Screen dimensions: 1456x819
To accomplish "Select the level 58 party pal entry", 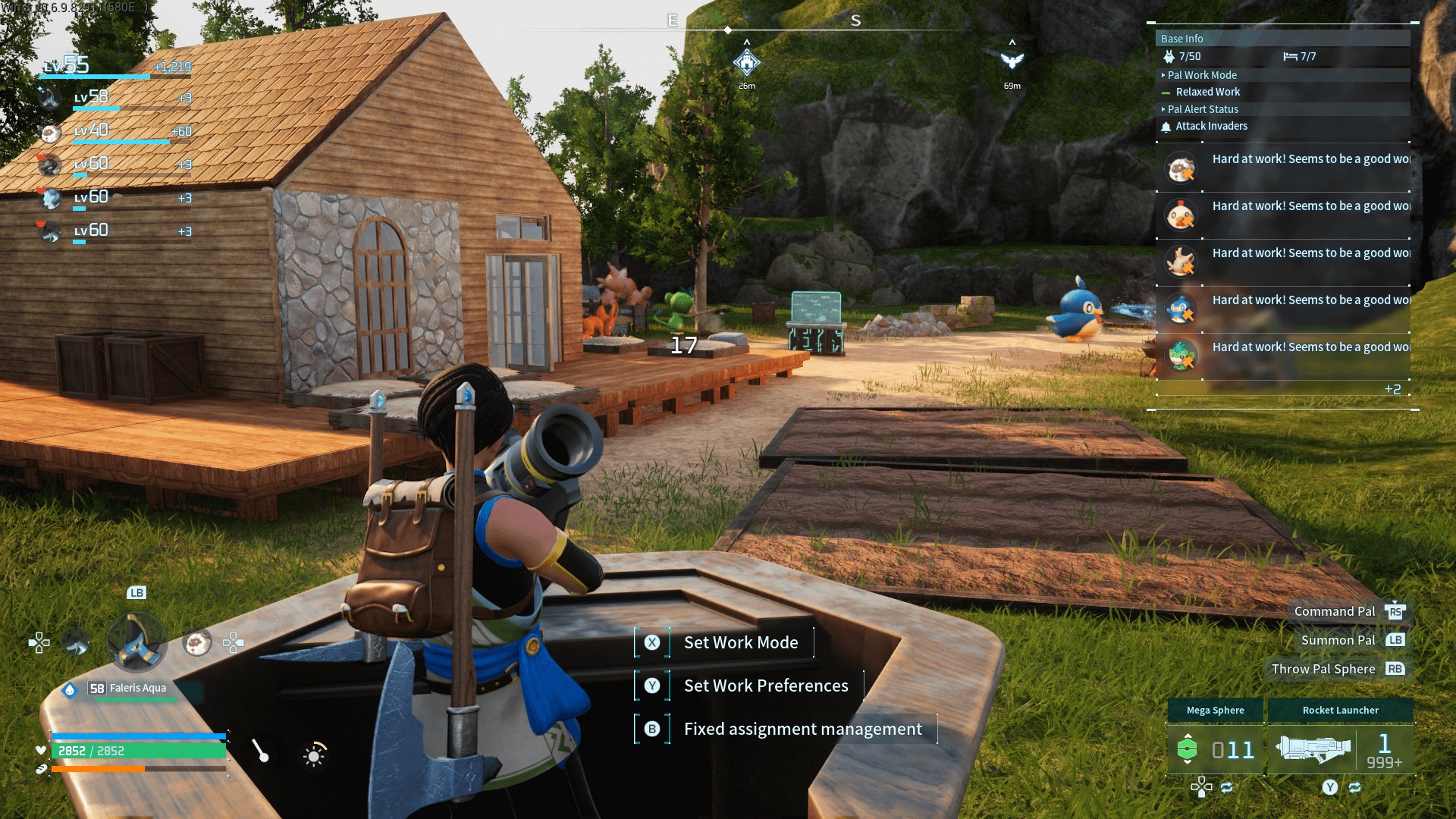I will coord(114,98).
